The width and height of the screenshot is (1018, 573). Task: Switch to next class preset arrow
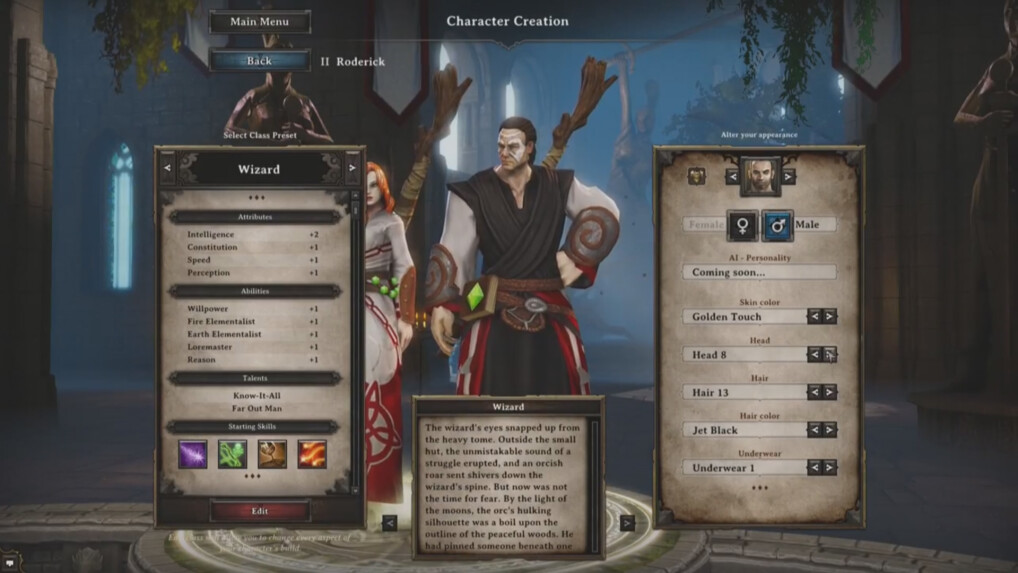352,168
